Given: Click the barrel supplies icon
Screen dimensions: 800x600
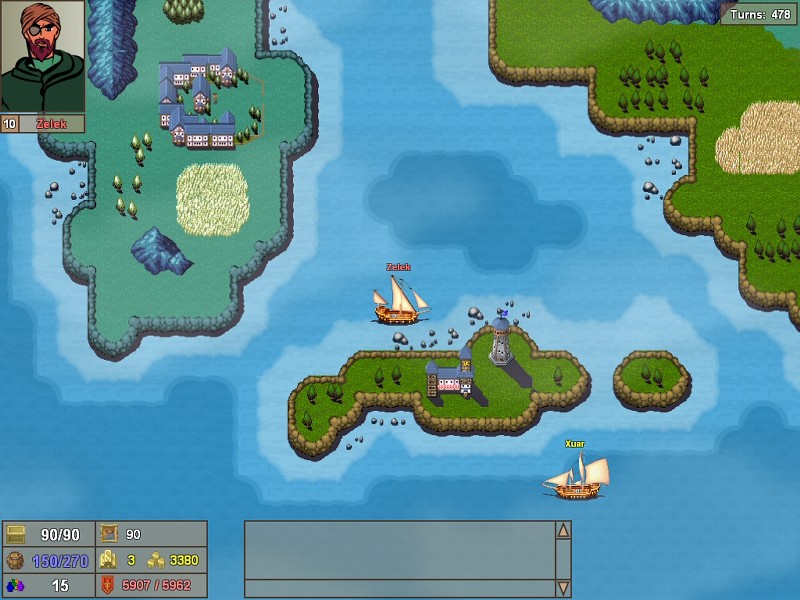Looking at the screenshot, I should pos(15,560).
